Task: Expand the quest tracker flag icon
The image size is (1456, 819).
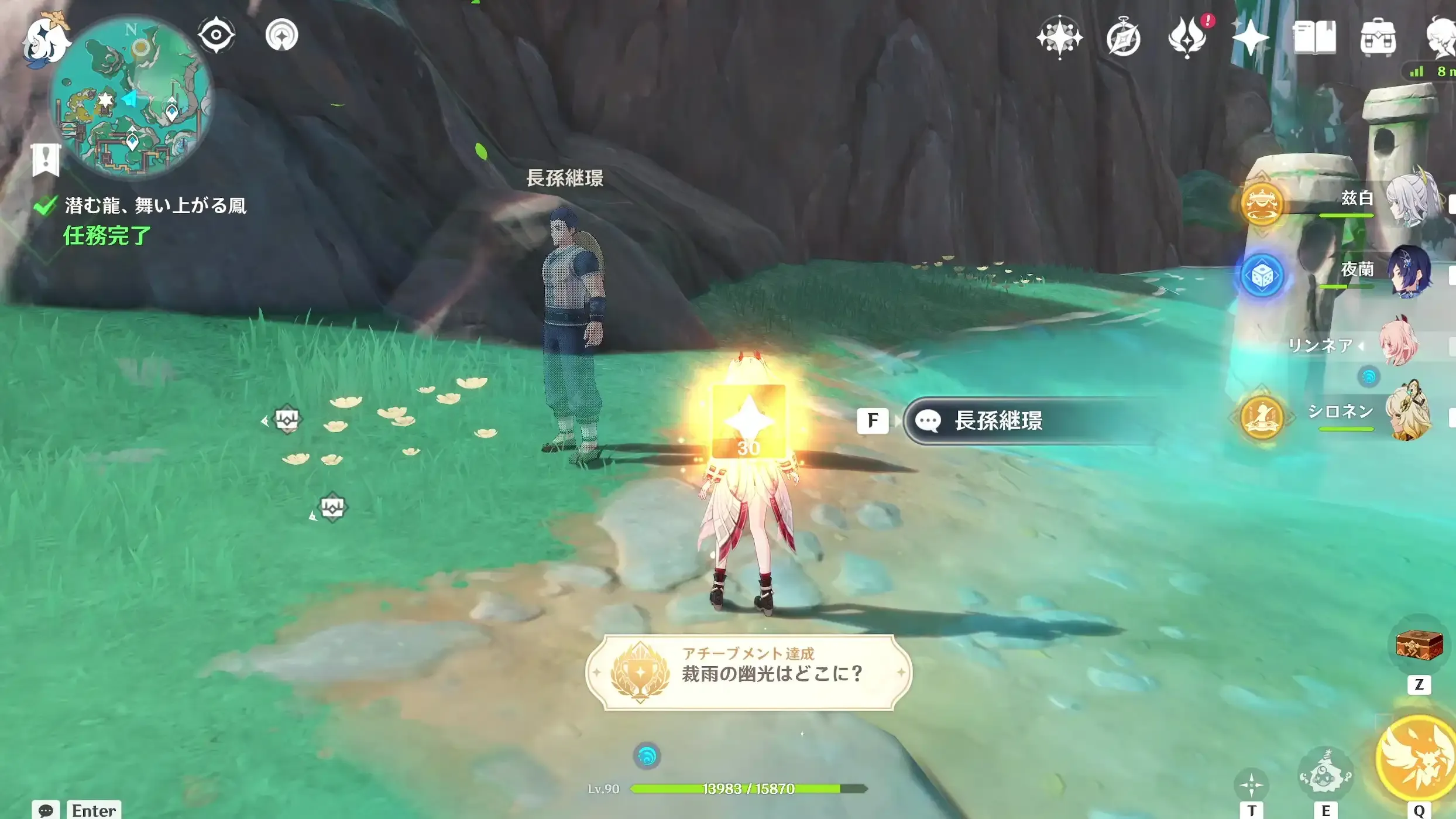Action: point(47,159)
